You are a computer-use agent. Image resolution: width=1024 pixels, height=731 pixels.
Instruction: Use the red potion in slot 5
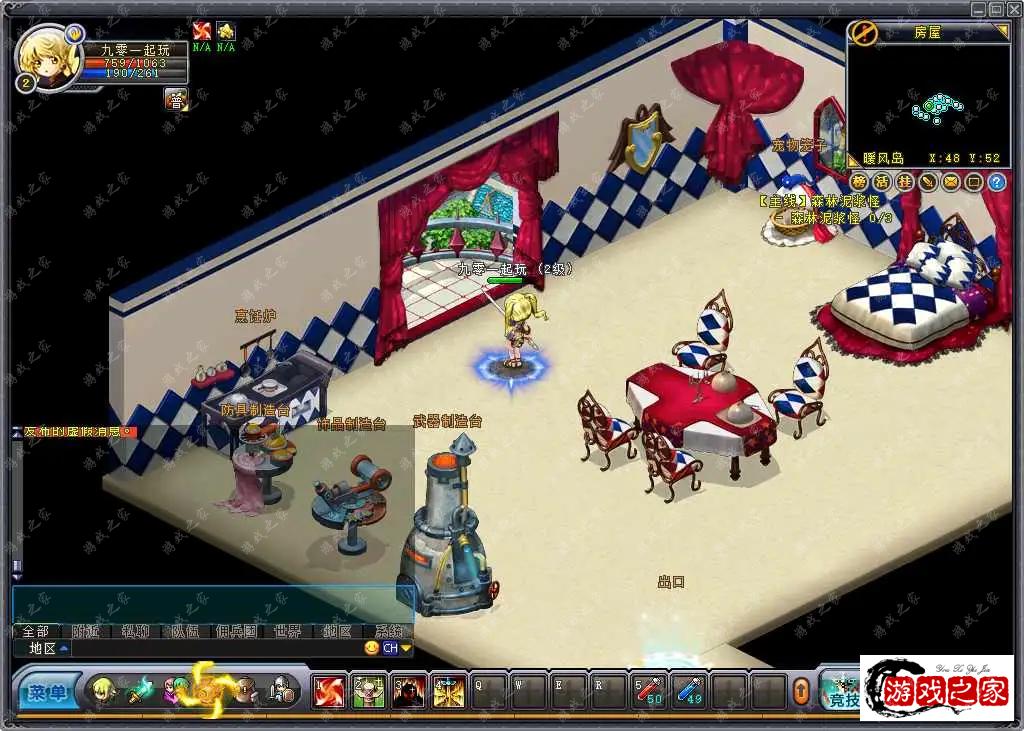(648, 691)
